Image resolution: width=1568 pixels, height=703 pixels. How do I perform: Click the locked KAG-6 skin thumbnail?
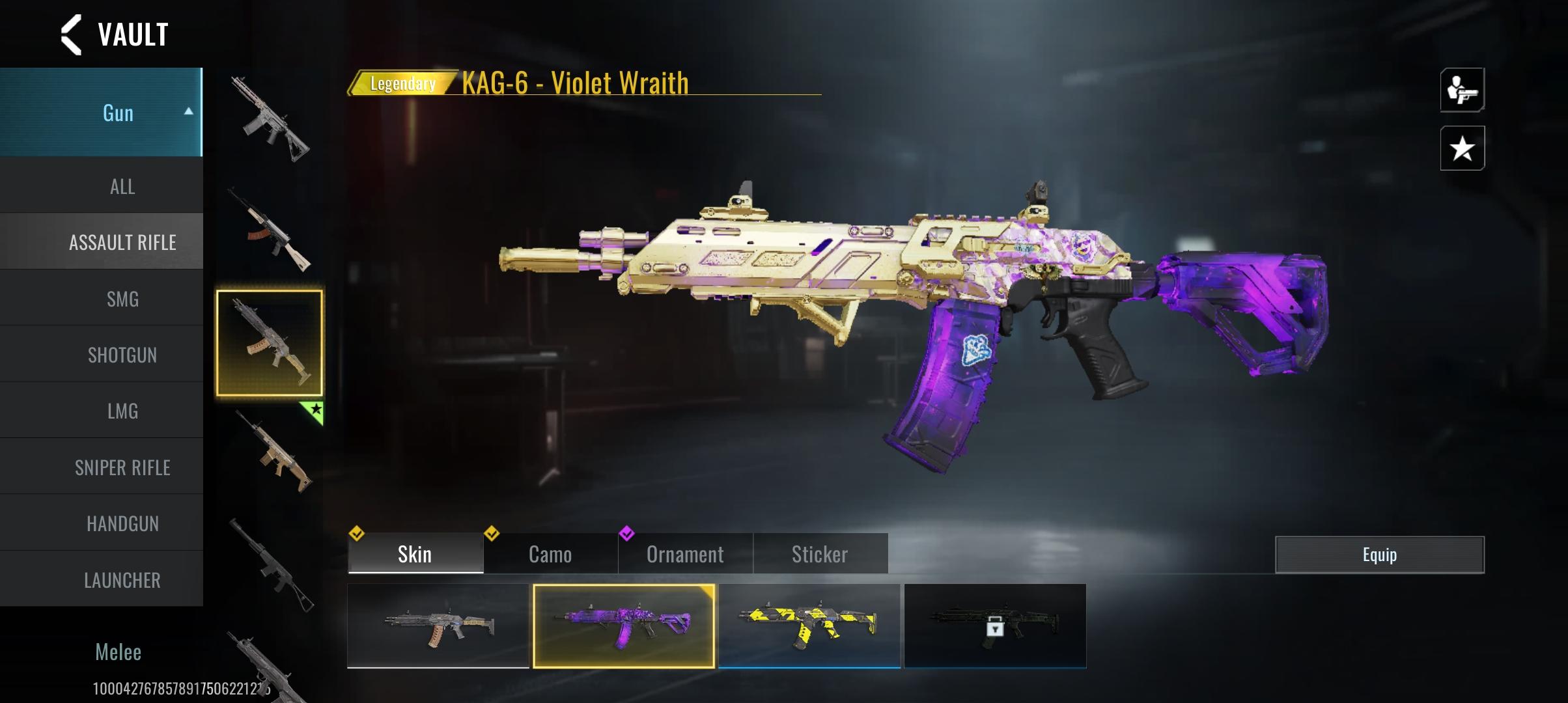click(x=995, y=626)
